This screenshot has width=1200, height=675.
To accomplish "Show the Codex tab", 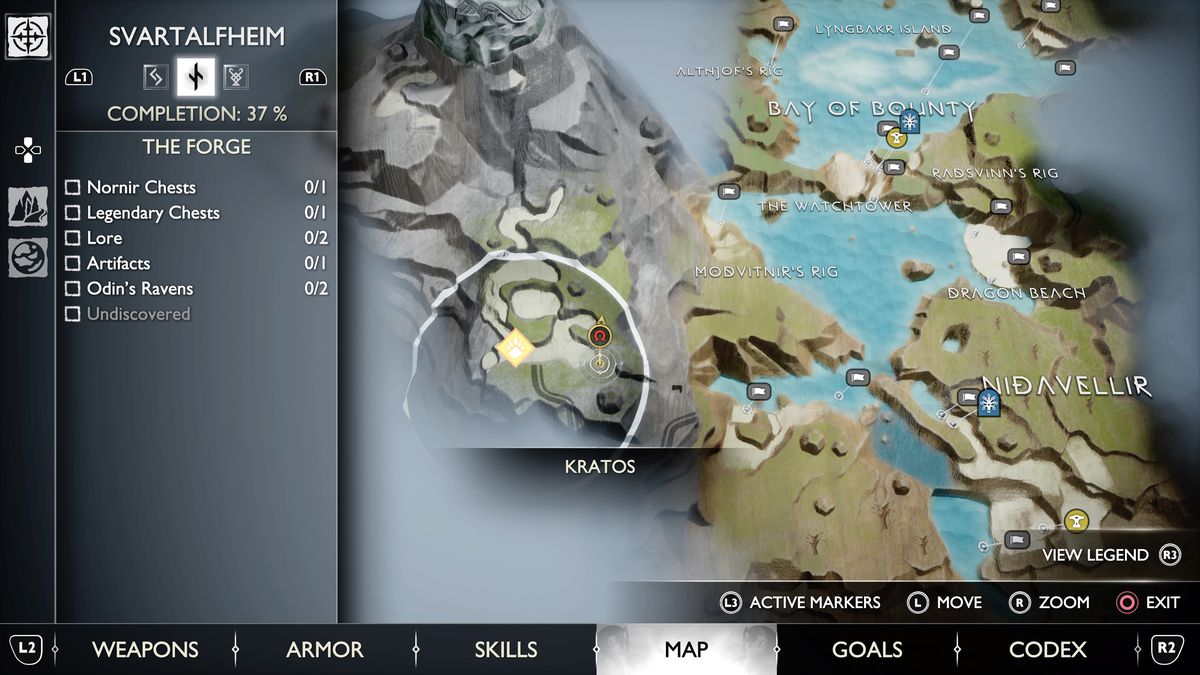I will 1047,649.
